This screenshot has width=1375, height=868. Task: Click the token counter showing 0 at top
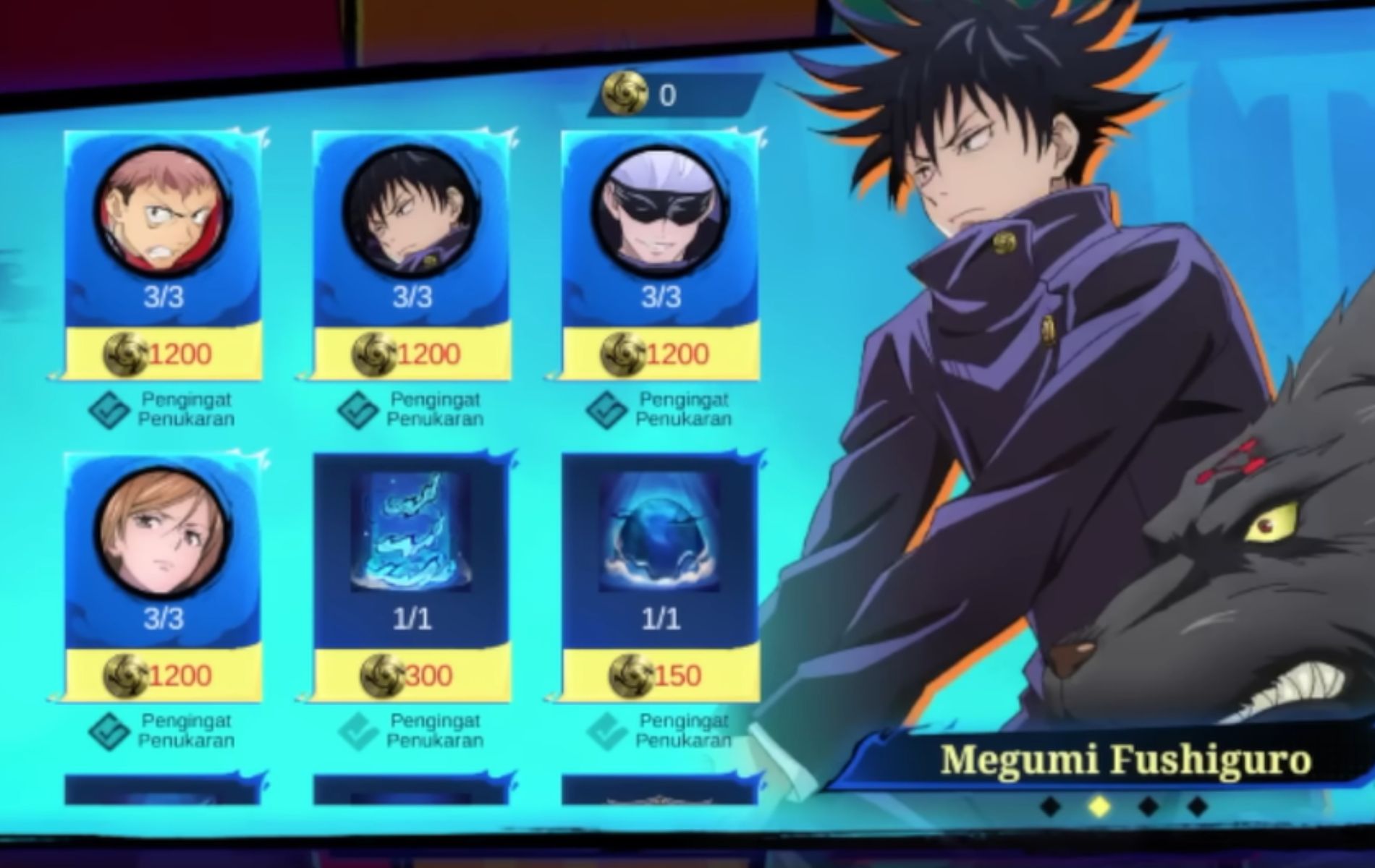666,93
